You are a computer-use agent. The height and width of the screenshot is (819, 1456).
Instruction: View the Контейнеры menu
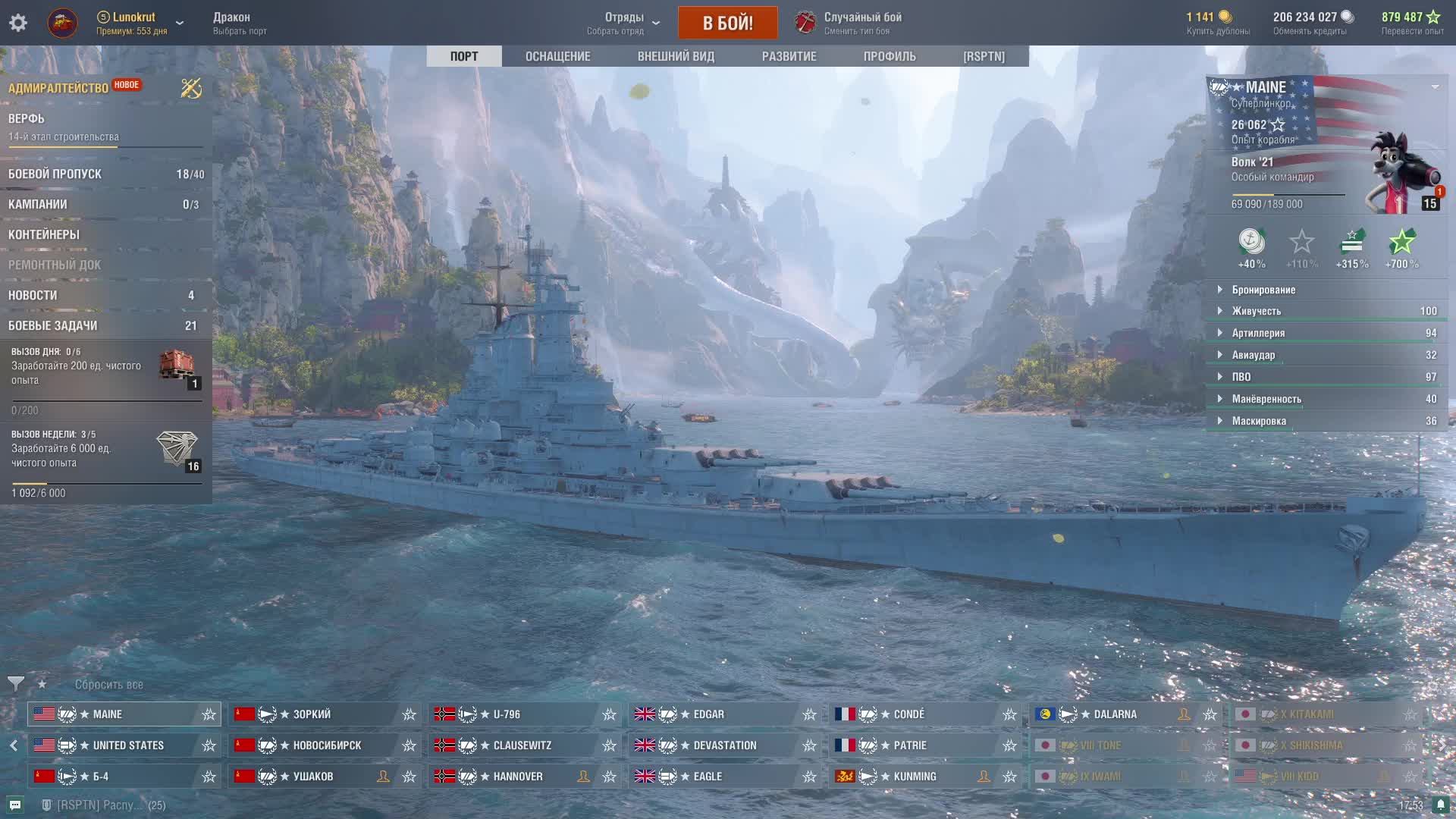tap(44, 235)
